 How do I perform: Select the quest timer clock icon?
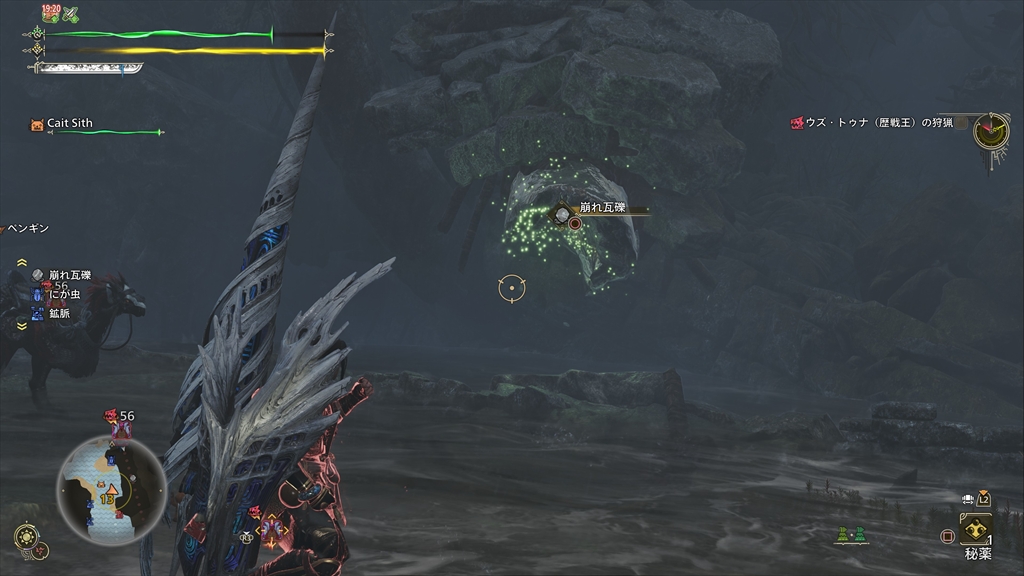tap(990, 129)
